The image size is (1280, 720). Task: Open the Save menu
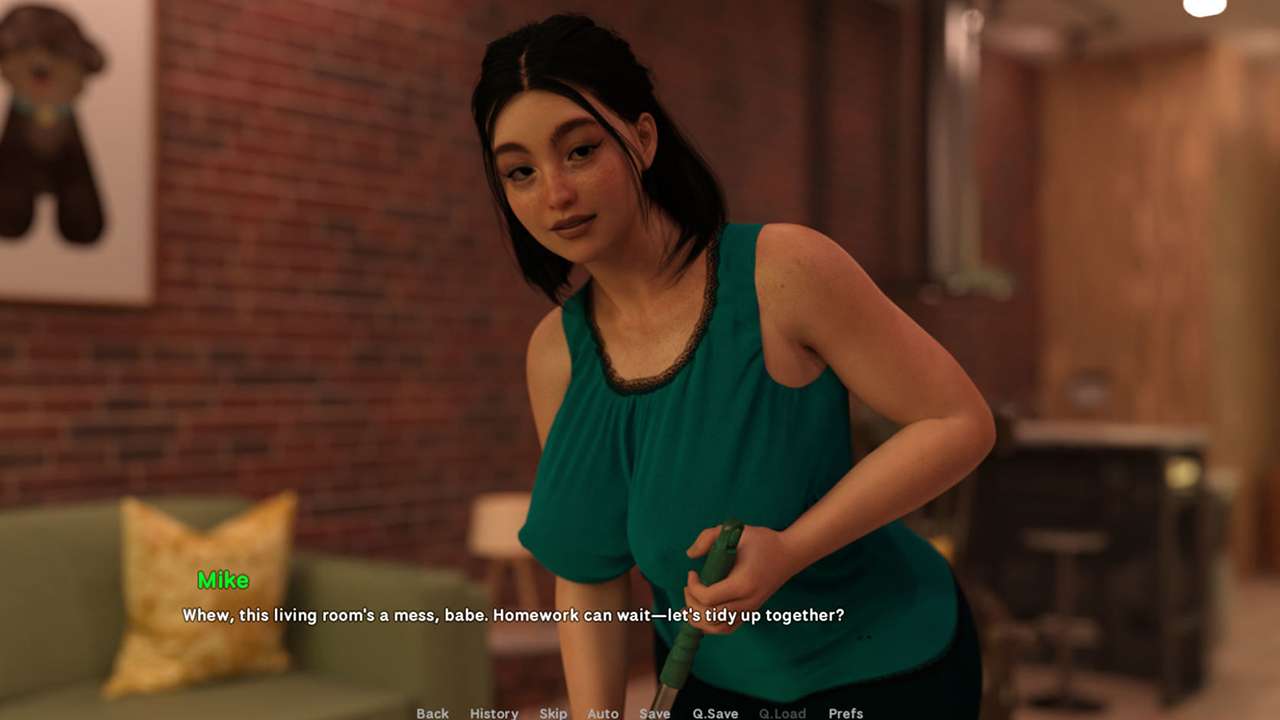pyautogui.click(x=655, y=713)
